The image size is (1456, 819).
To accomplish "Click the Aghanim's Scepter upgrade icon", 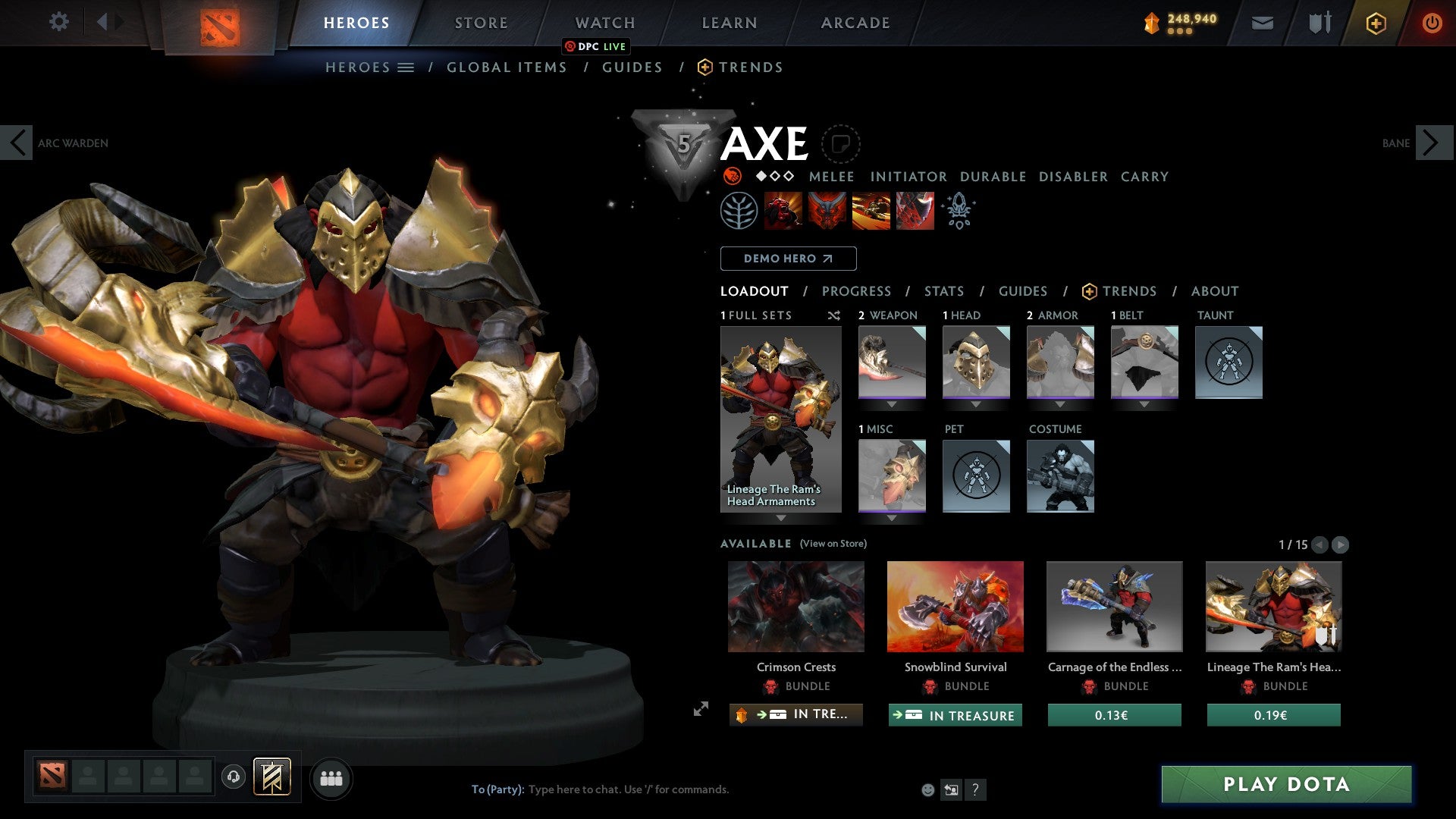I will click(x=958, y=210).
